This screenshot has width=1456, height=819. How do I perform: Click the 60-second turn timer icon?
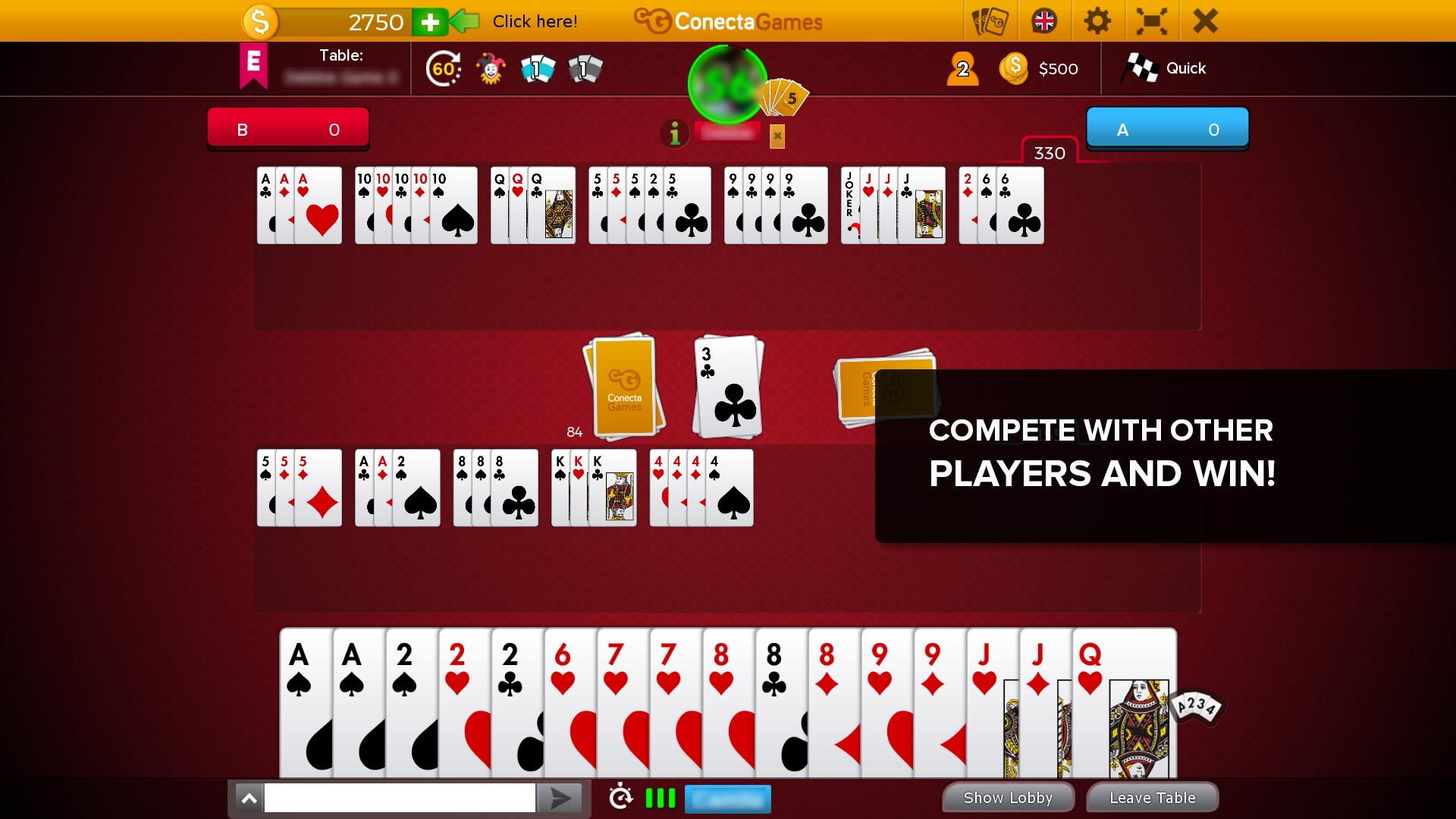tap(444, 68)
